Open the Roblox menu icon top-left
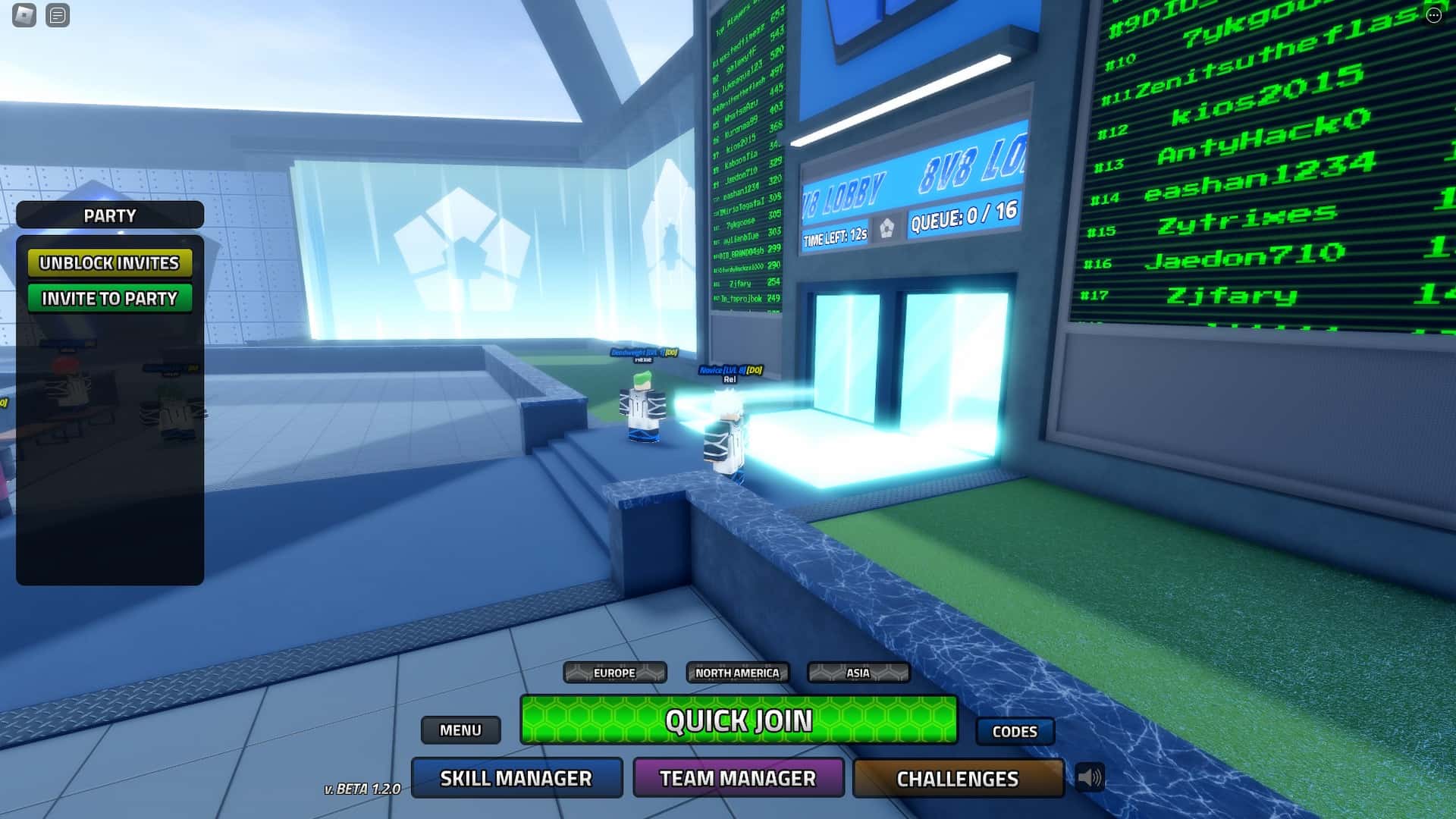1456x819 pixels. 23,14
